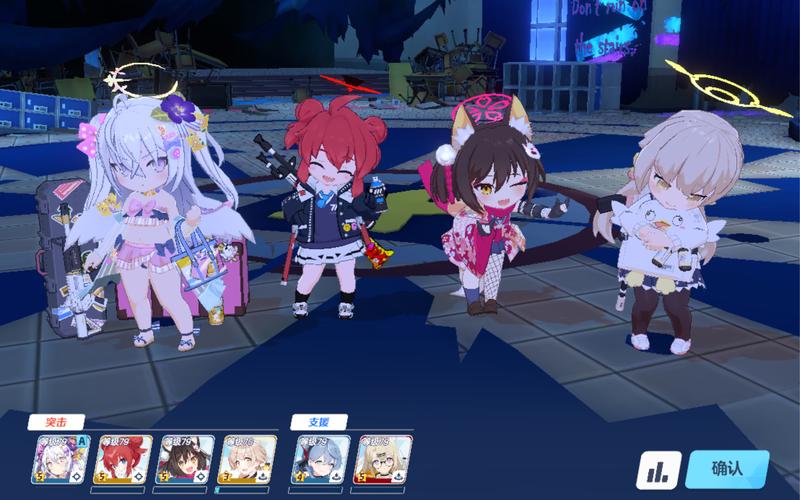
Task: Select the blue-haired support portrait
Action: tap(320, 460)
